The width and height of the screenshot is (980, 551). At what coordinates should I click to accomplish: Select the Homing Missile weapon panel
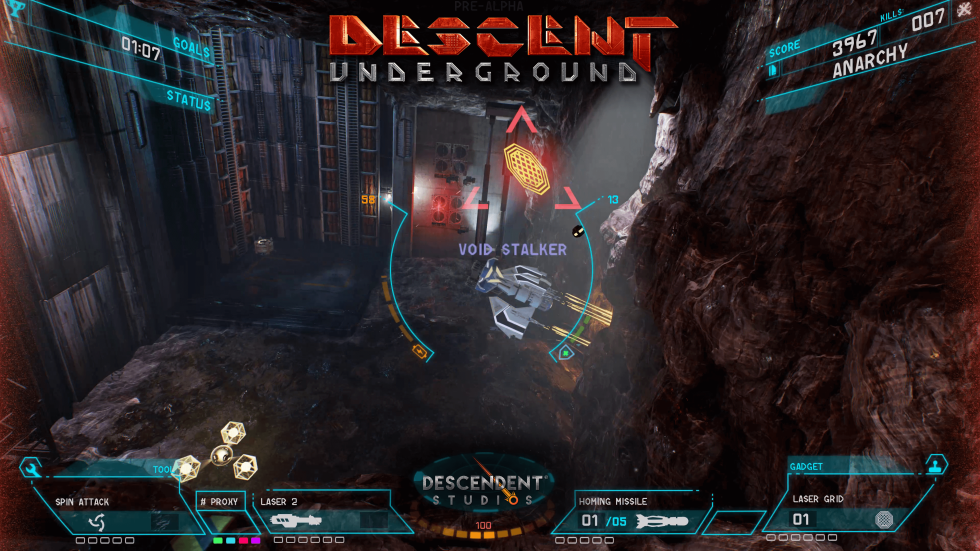point(628,512)
